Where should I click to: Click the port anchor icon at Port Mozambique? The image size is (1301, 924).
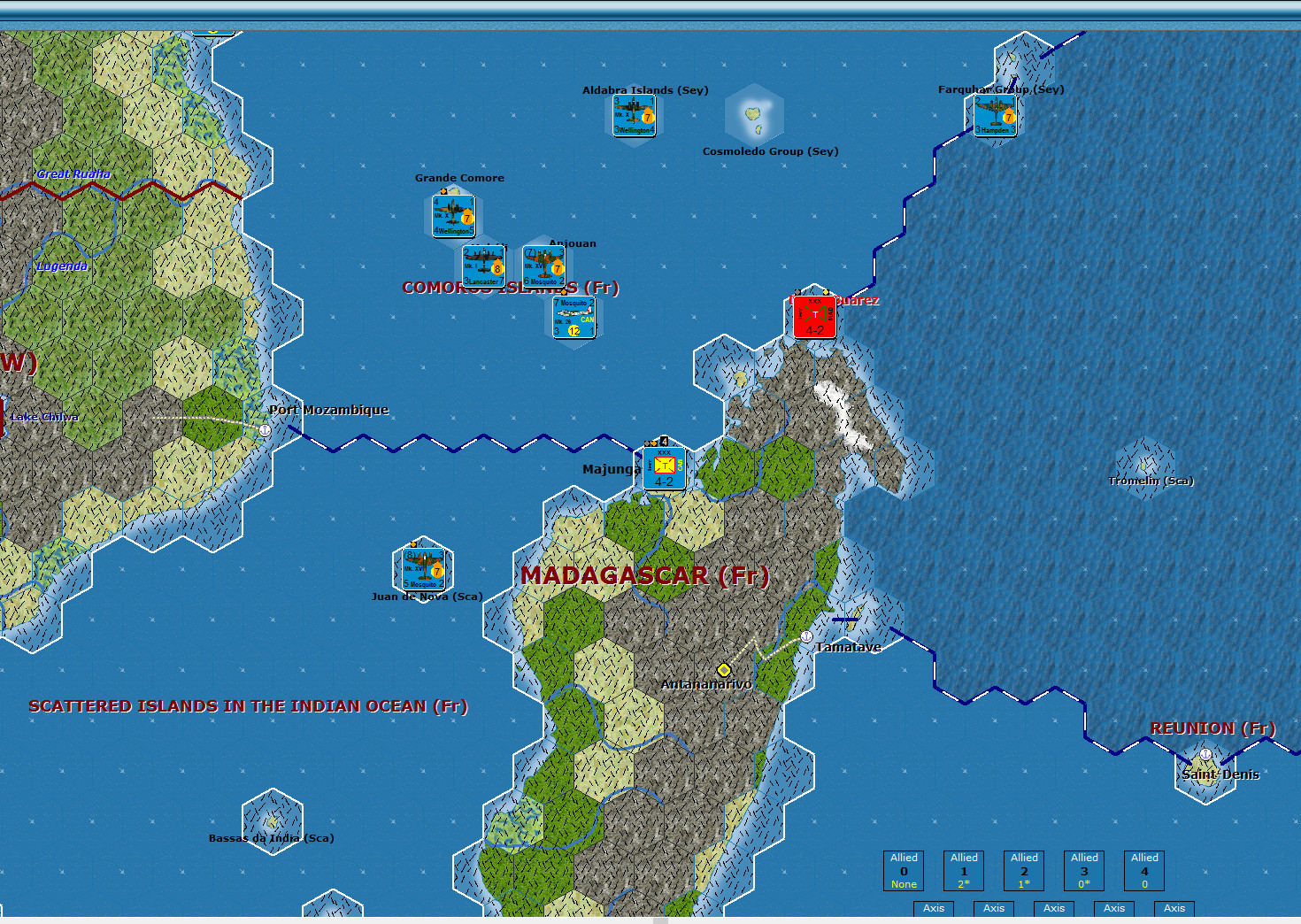point(264,429)
